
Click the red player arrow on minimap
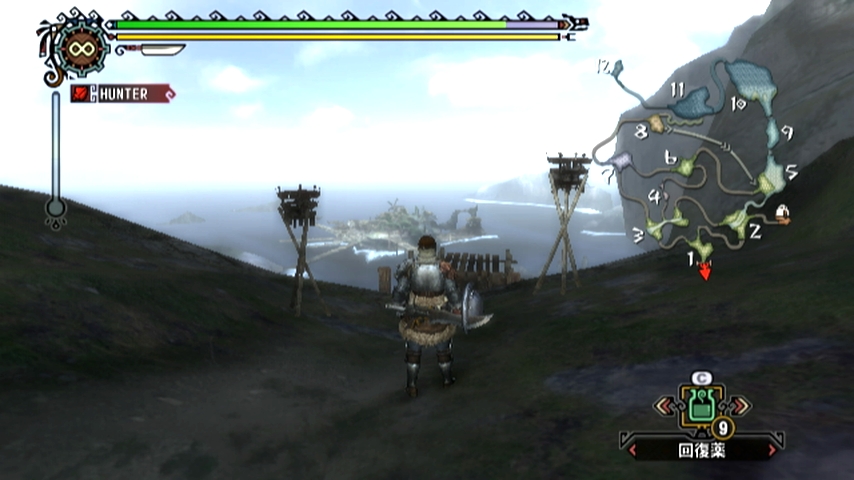pyautogui.click(x=705, y=270)
